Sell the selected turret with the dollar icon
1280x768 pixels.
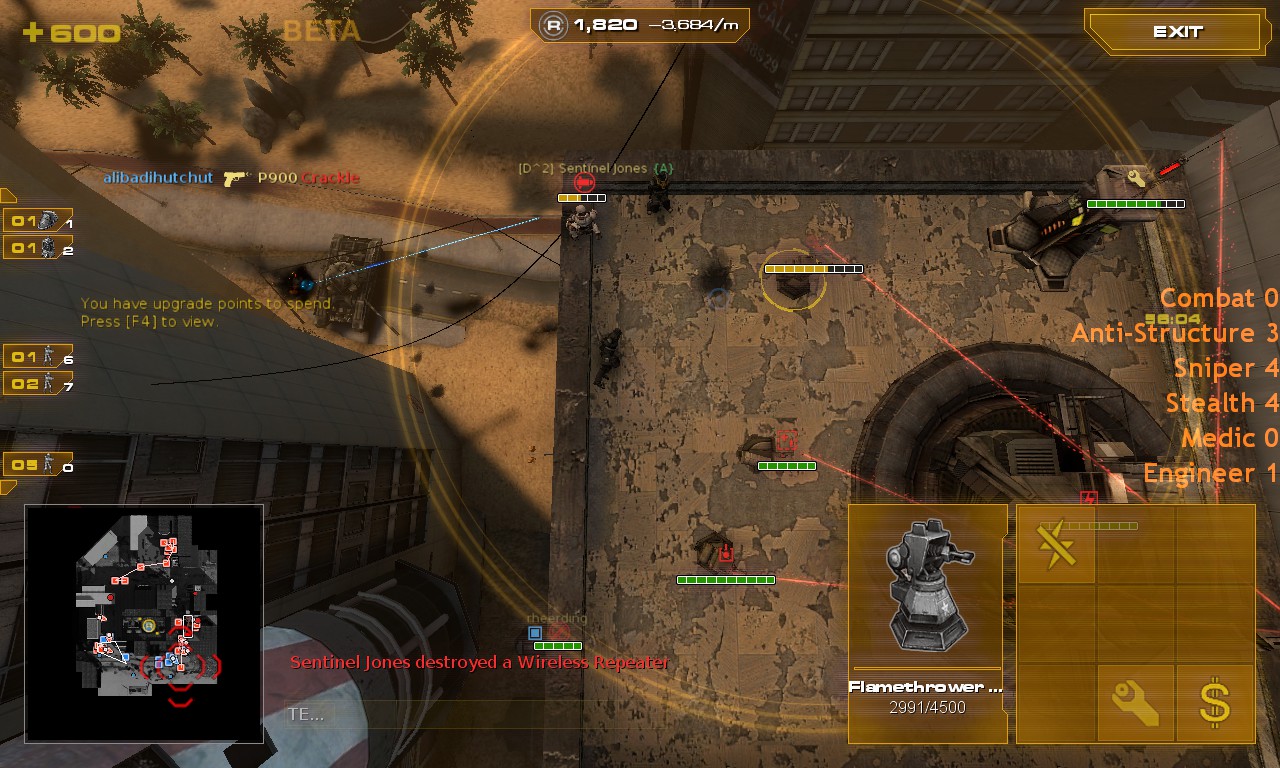[x=1215, y=703]
